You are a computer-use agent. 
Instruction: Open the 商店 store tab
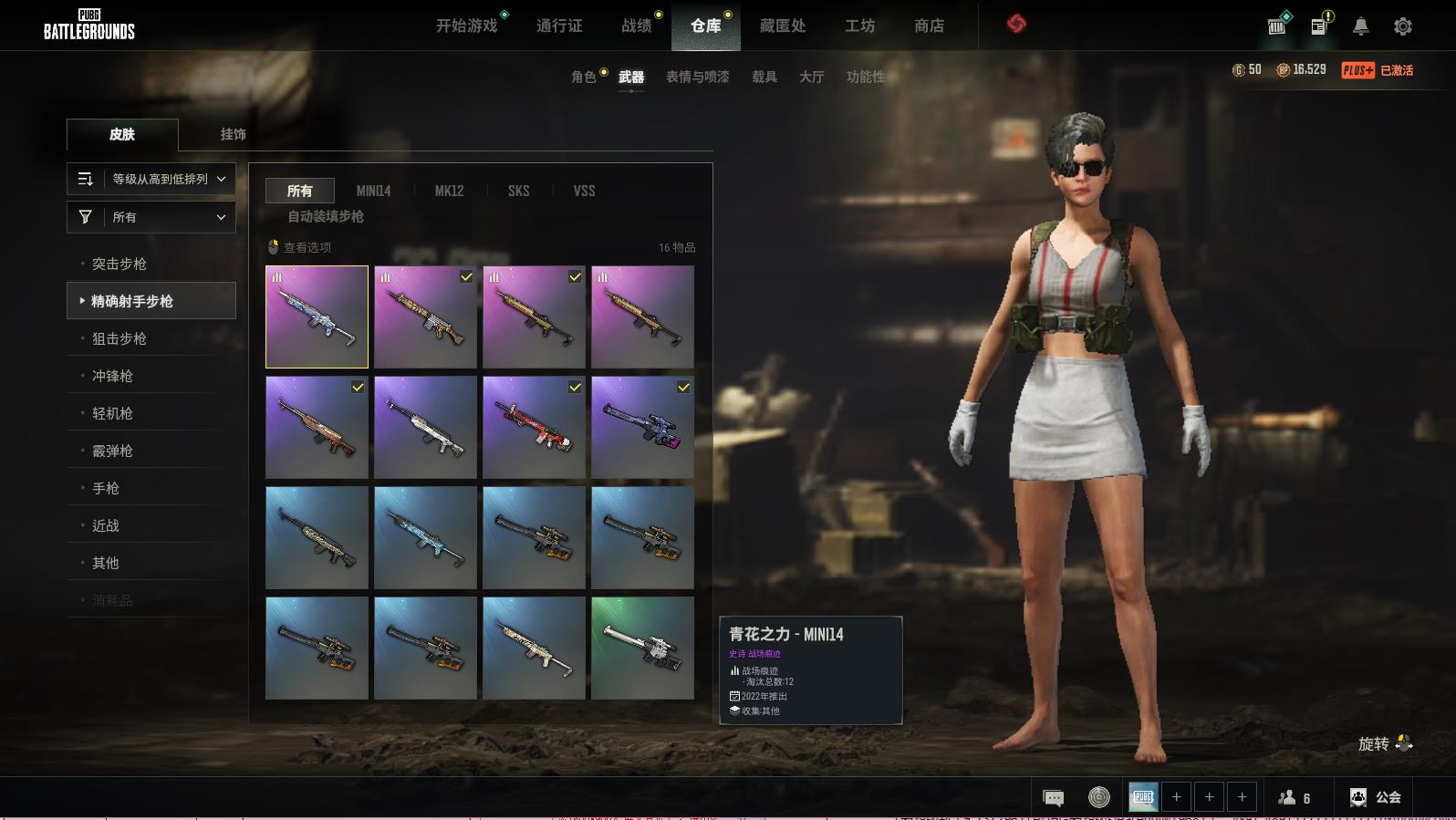coord(929,26)
